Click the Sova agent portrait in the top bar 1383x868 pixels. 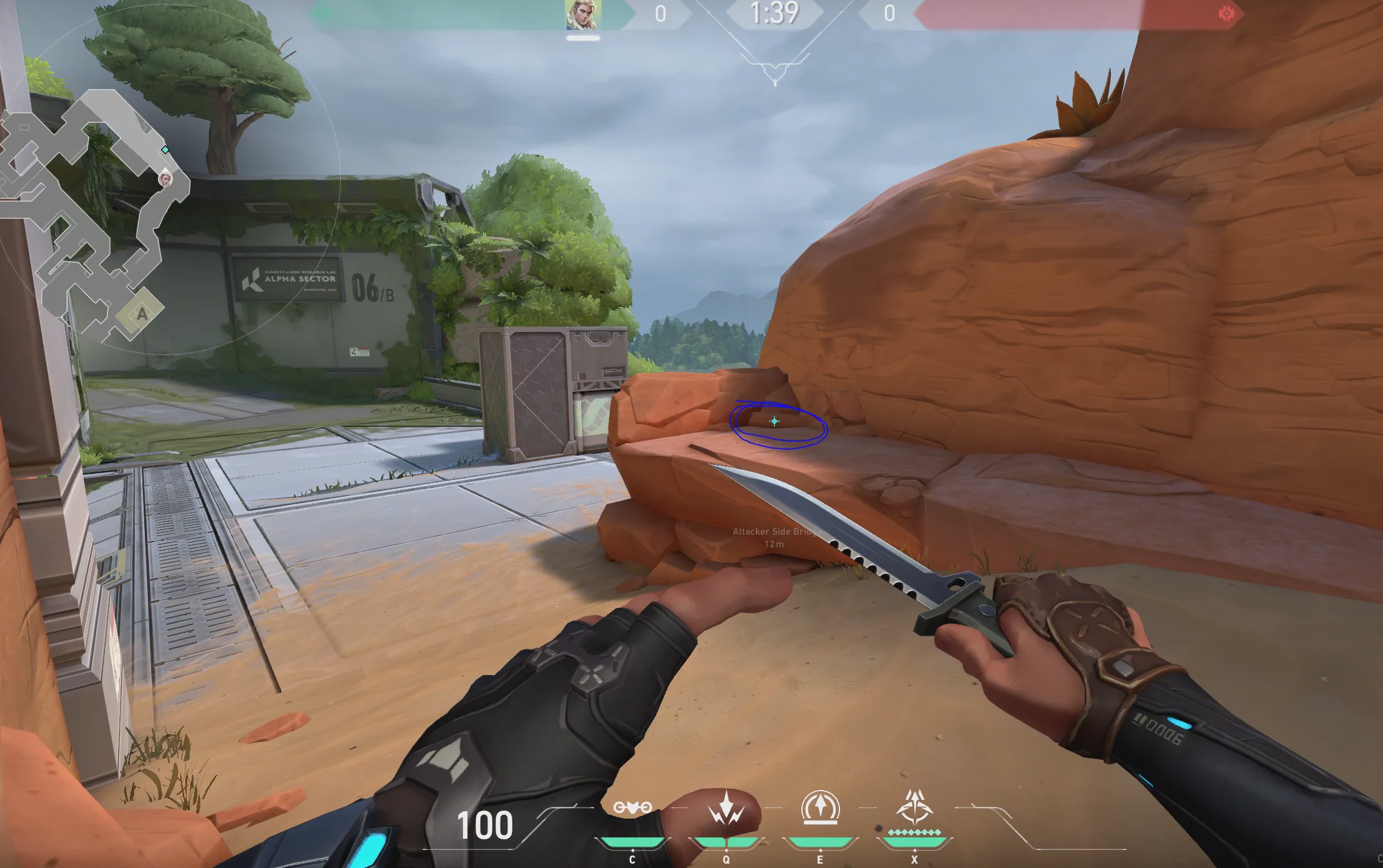(x=583, y=15)
